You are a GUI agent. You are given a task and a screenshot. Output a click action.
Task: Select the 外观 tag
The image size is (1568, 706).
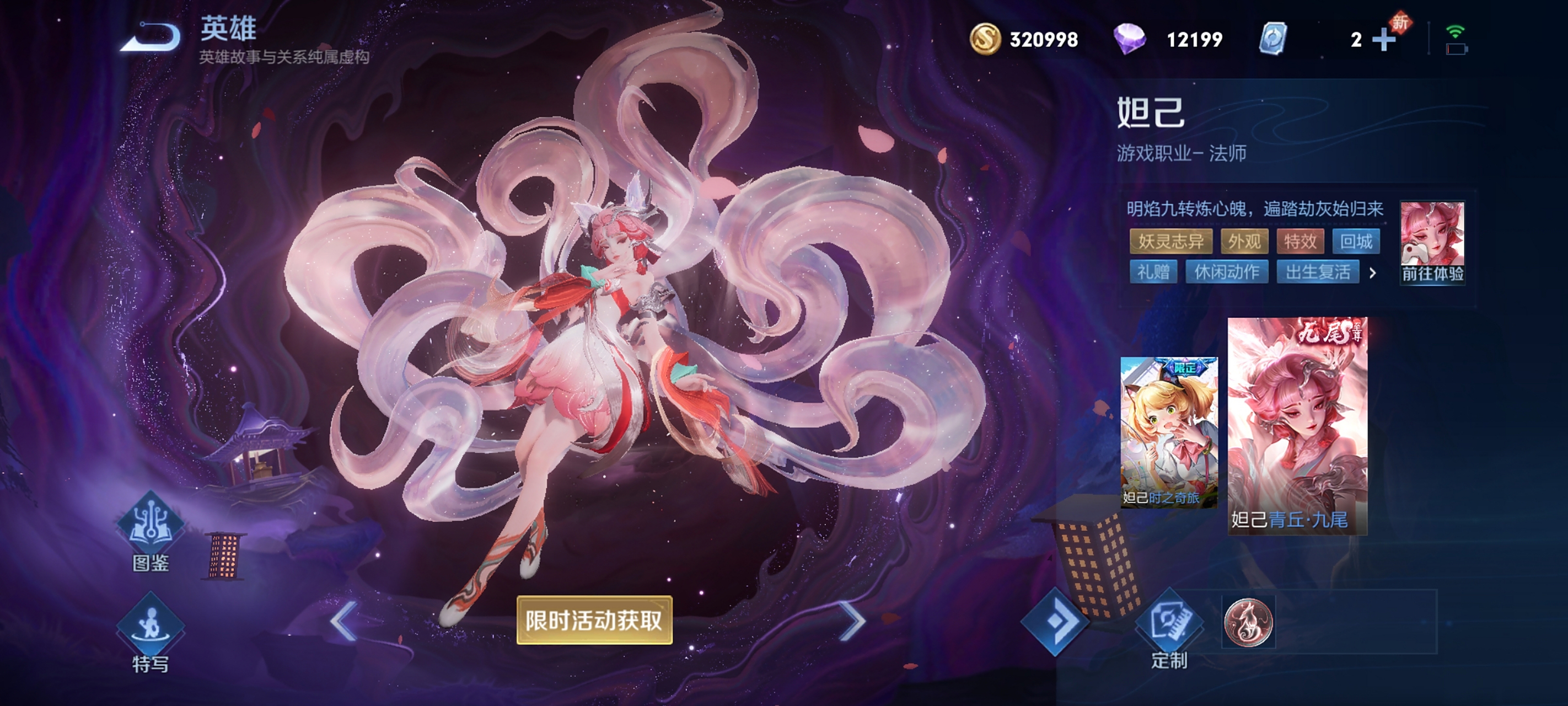[1244, 241]
